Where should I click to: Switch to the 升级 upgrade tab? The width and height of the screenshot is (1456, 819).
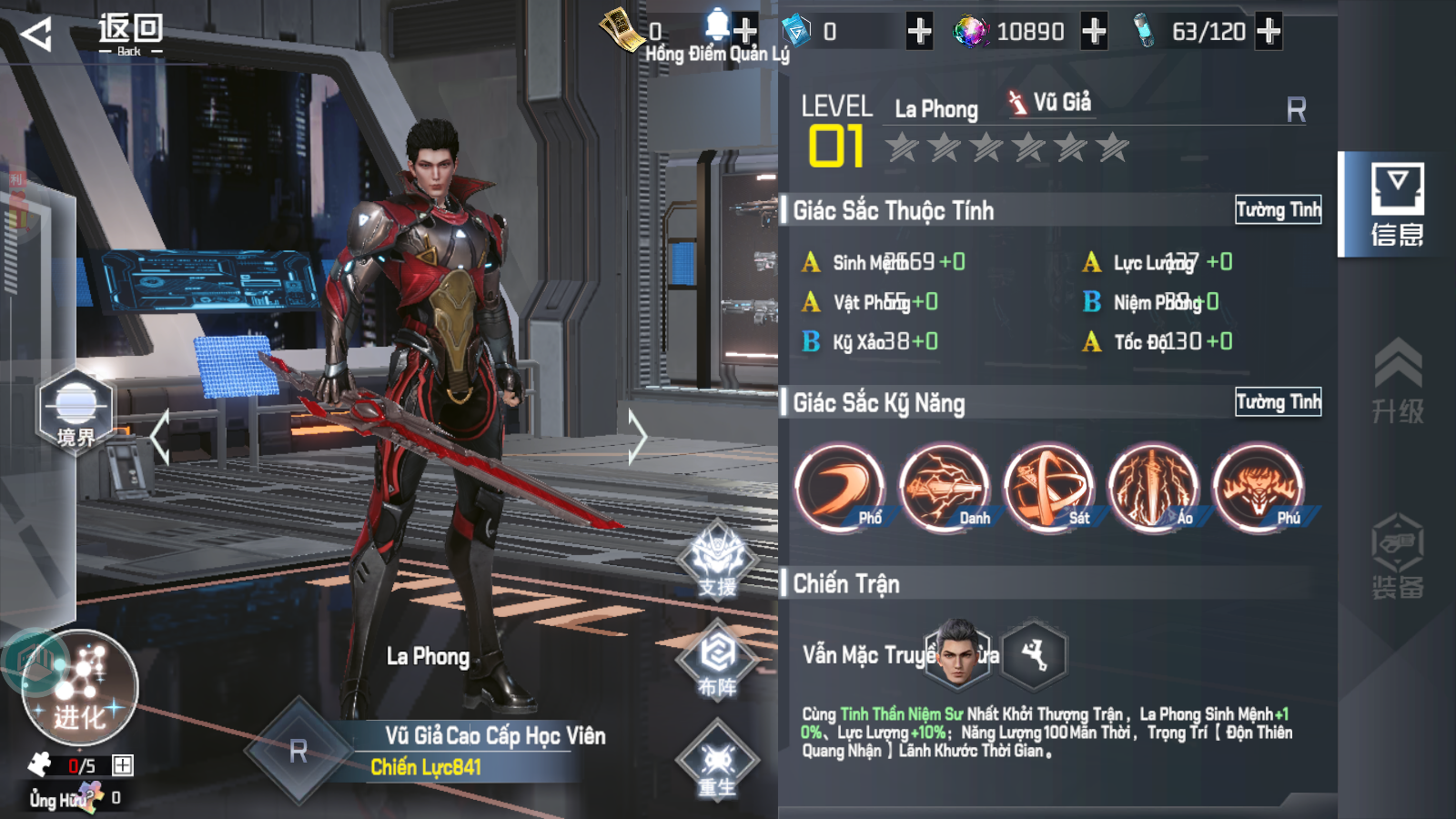pyautogui.click(x=1397, y=382)
